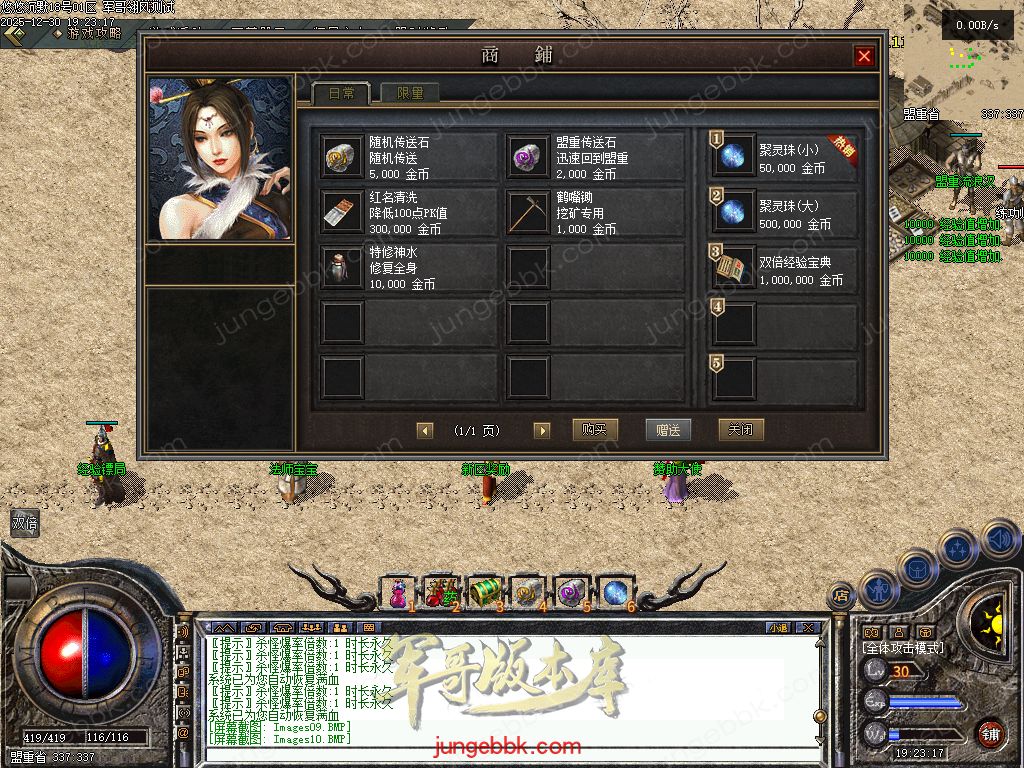Image resolution: width=1024 pixels, height=768 pixels.
Task: Click the 购买 buy button
Action: pyautogui.click(x=595, y=430)
